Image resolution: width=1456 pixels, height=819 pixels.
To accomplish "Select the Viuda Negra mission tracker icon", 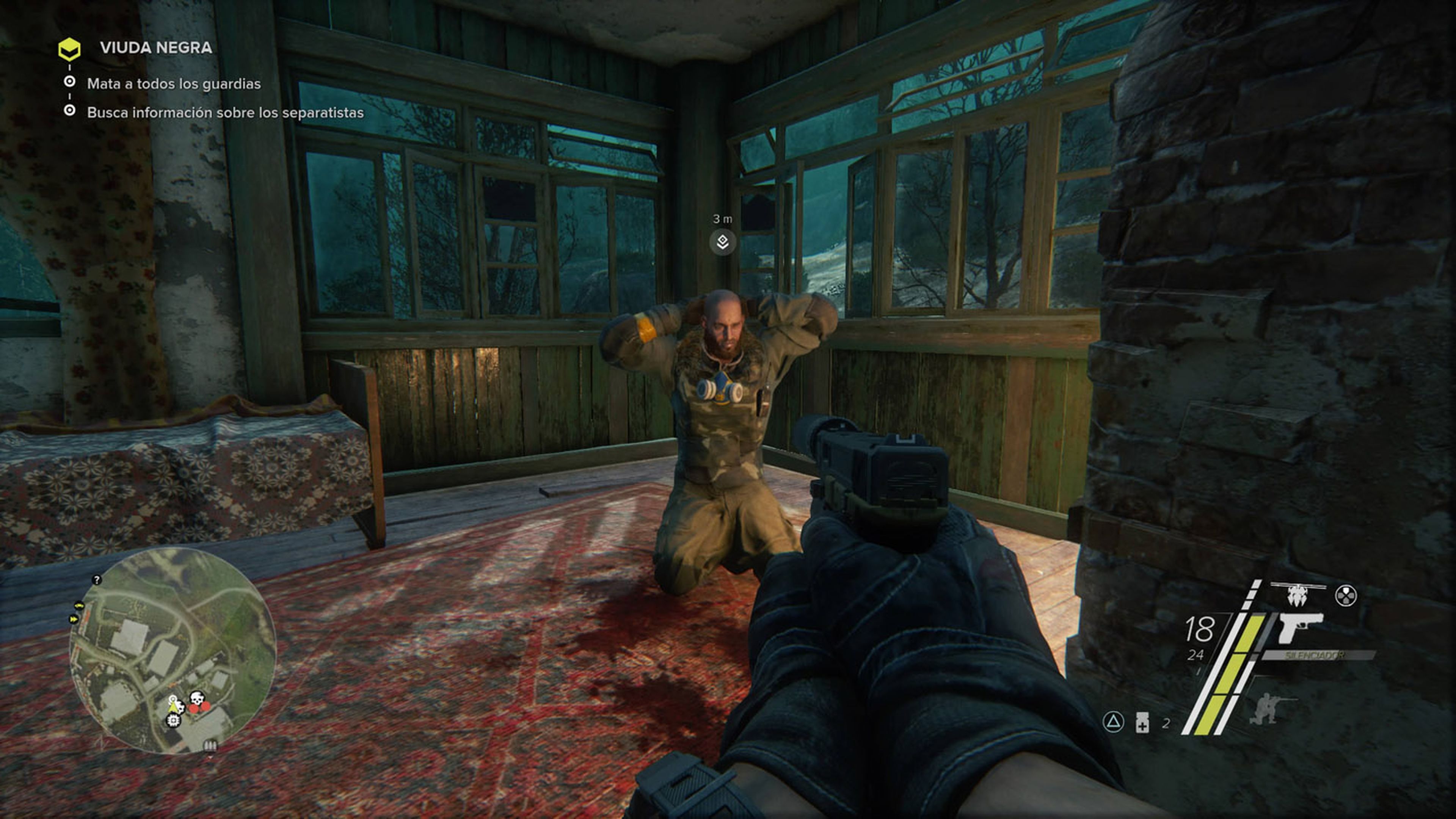I will [69, 49].
